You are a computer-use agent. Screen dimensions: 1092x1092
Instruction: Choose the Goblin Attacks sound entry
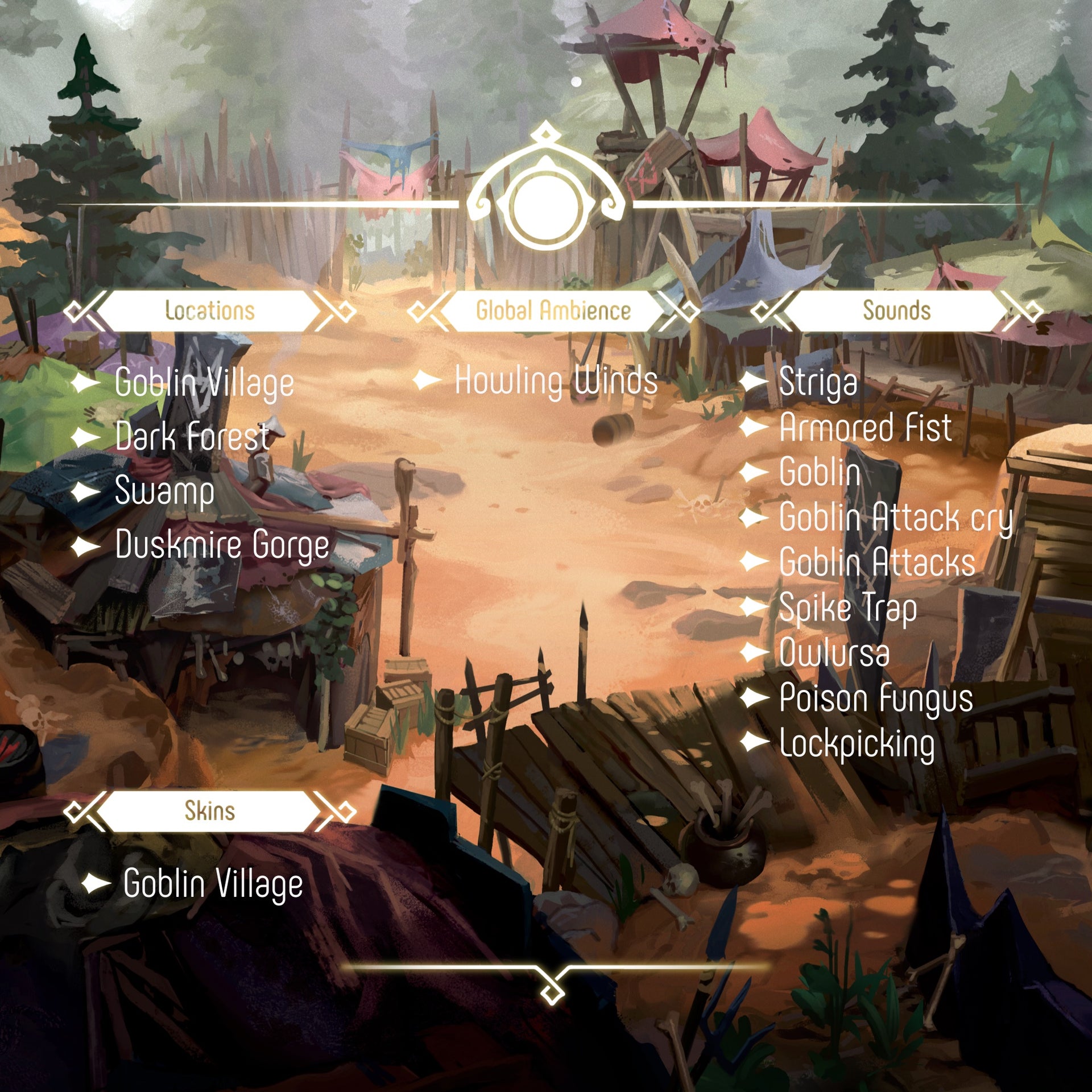(877, 562)
